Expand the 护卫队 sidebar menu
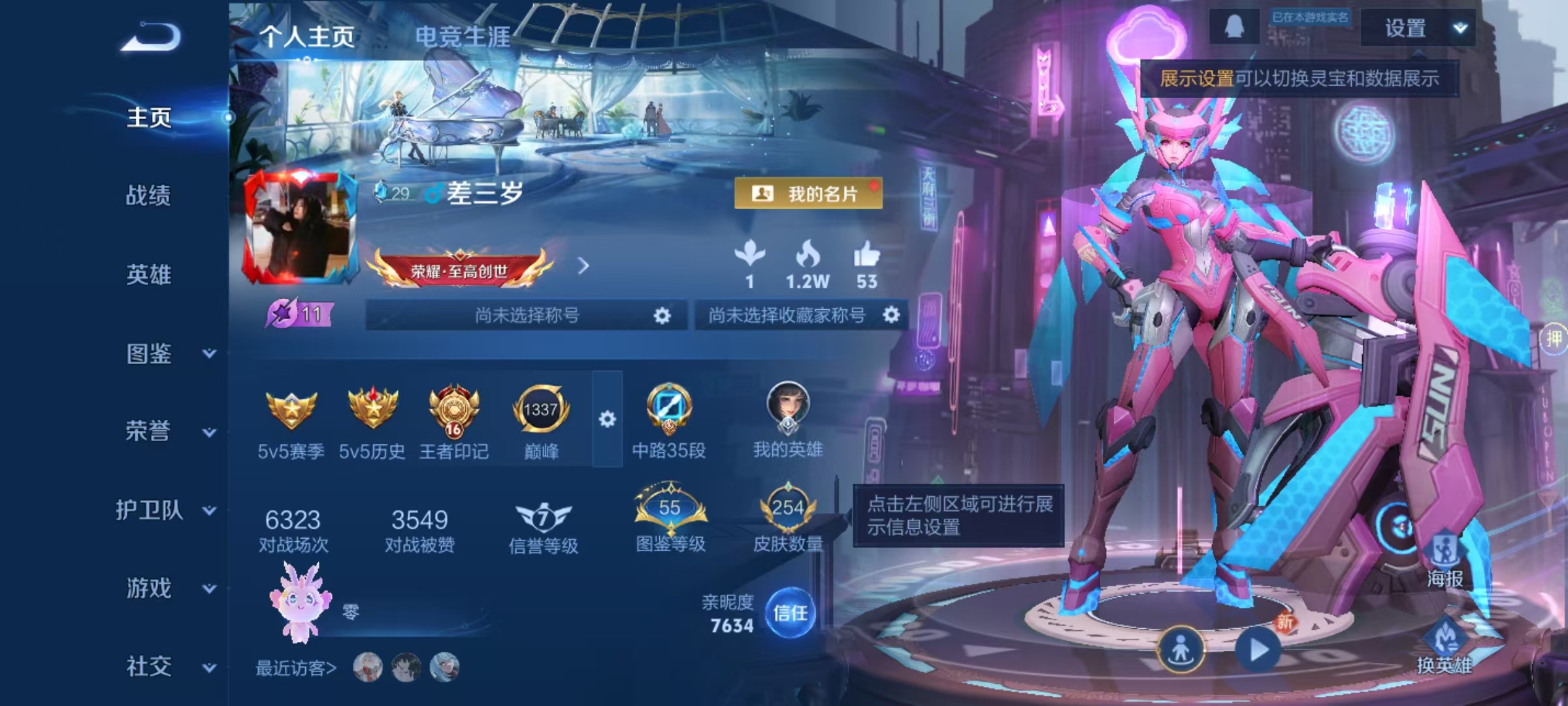1568x706 pixels. (163, 510)
